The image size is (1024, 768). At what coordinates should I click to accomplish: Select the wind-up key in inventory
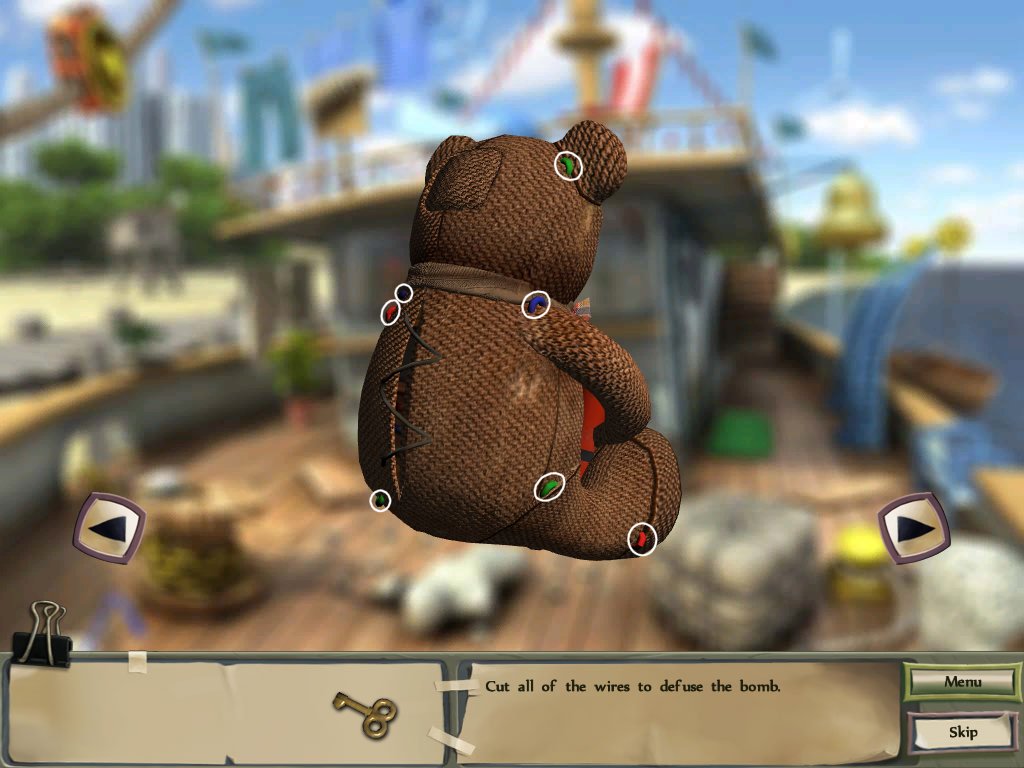[x=365, y=713]
